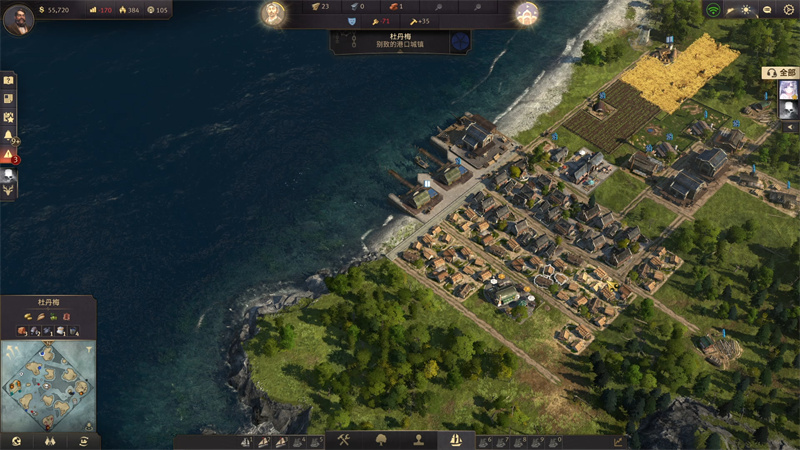Open the diplomacy button beside the globe

[x=49, y=440]
